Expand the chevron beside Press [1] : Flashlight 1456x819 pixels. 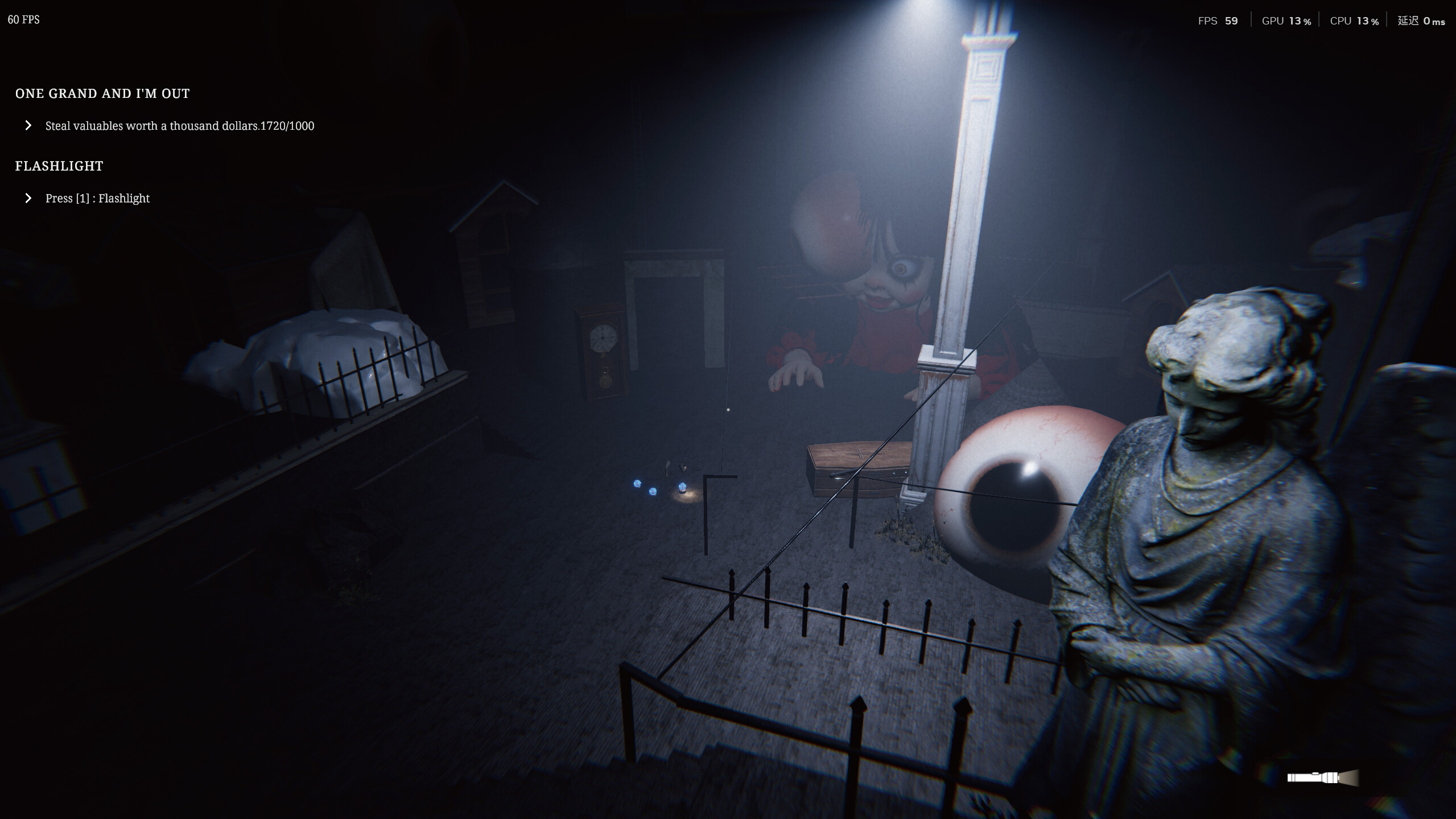pyautogui.click(x=28, y=198)
